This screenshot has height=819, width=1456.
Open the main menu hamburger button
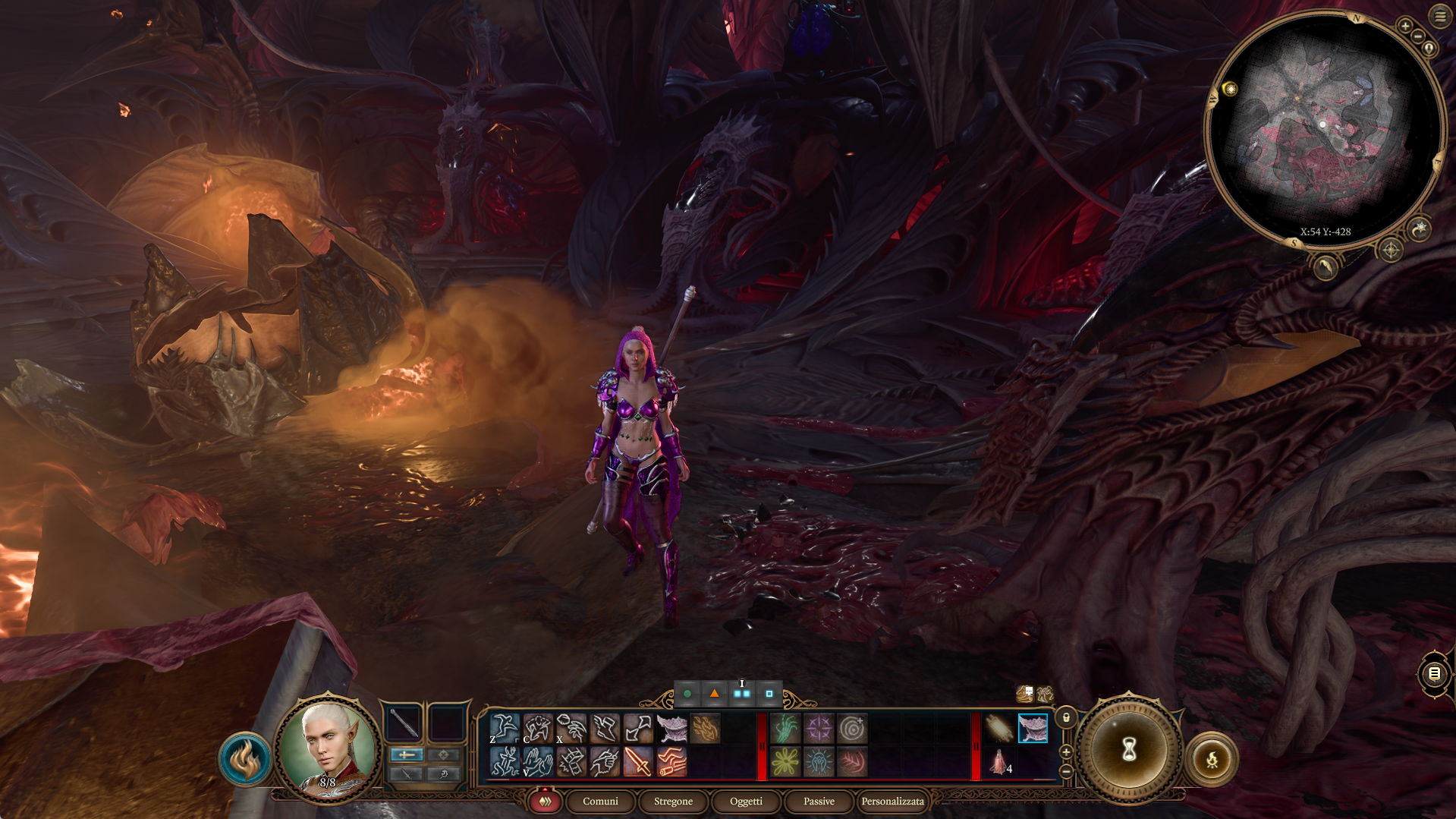point(1439,16)
